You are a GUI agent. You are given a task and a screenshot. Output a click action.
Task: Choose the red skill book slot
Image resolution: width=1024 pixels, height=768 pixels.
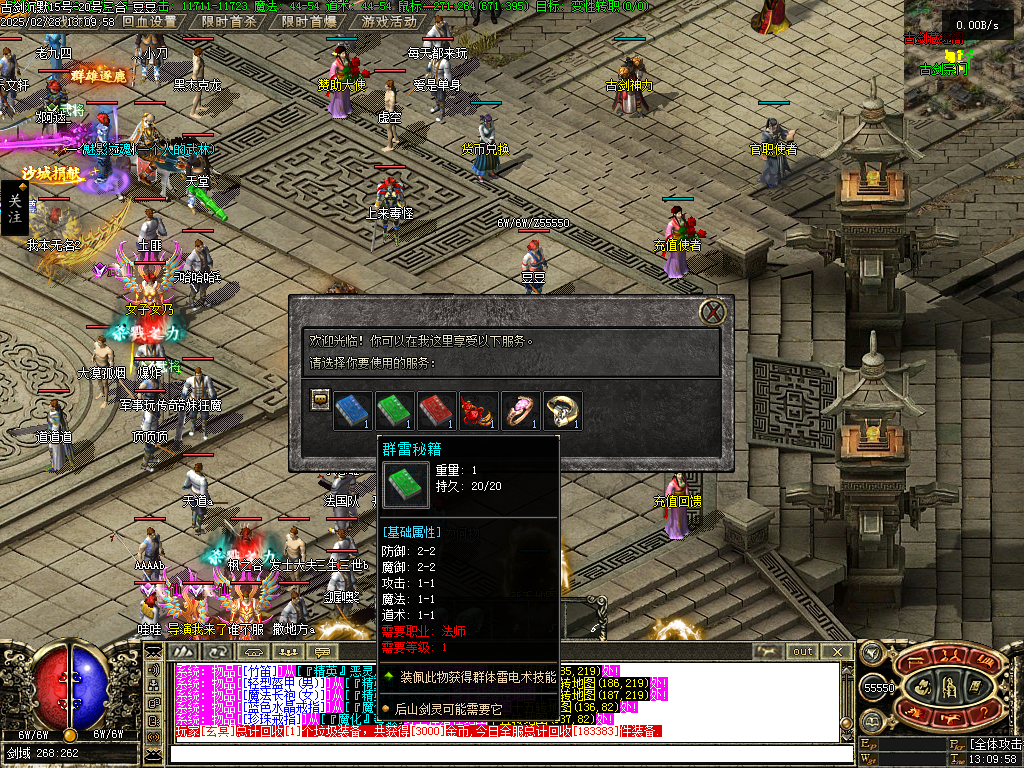tap(436, 410)
